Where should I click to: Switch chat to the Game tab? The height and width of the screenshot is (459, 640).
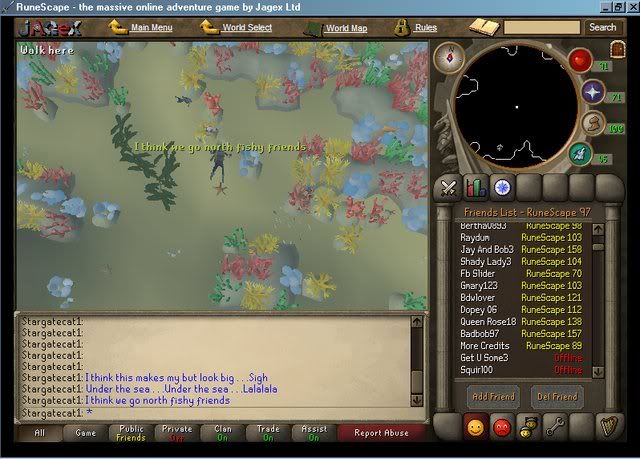(86, 433)
